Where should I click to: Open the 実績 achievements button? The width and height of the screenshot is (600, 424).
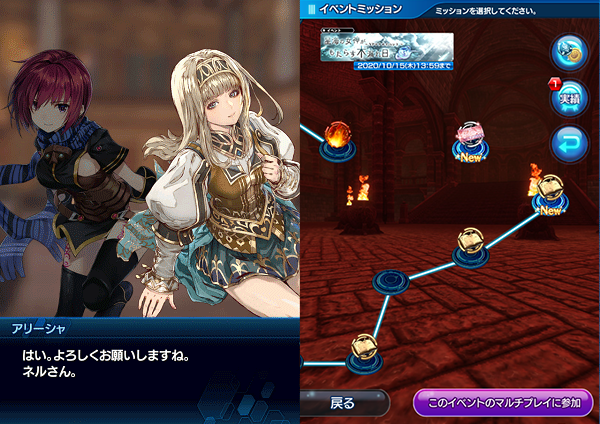click(570, 98)
